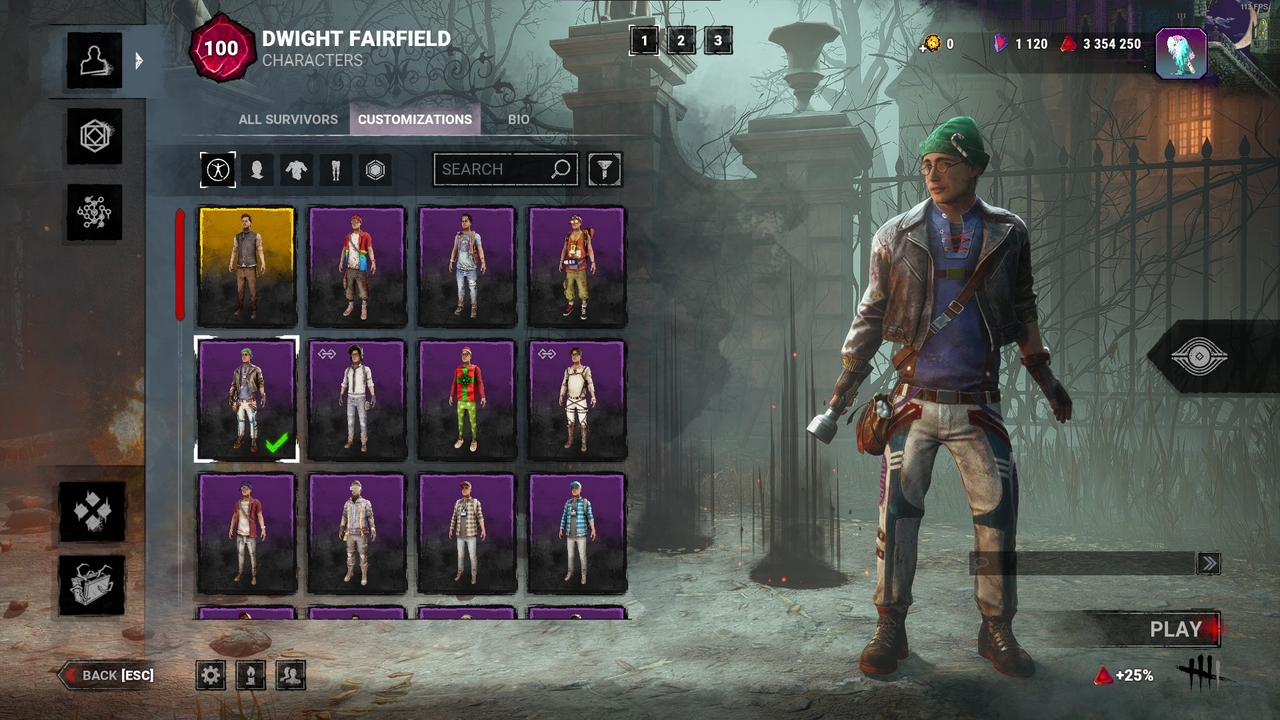The height and width of the screenshot is (720, 1280).
Task: Filter customizations by torso items
Action: click(x=296, y=169)
